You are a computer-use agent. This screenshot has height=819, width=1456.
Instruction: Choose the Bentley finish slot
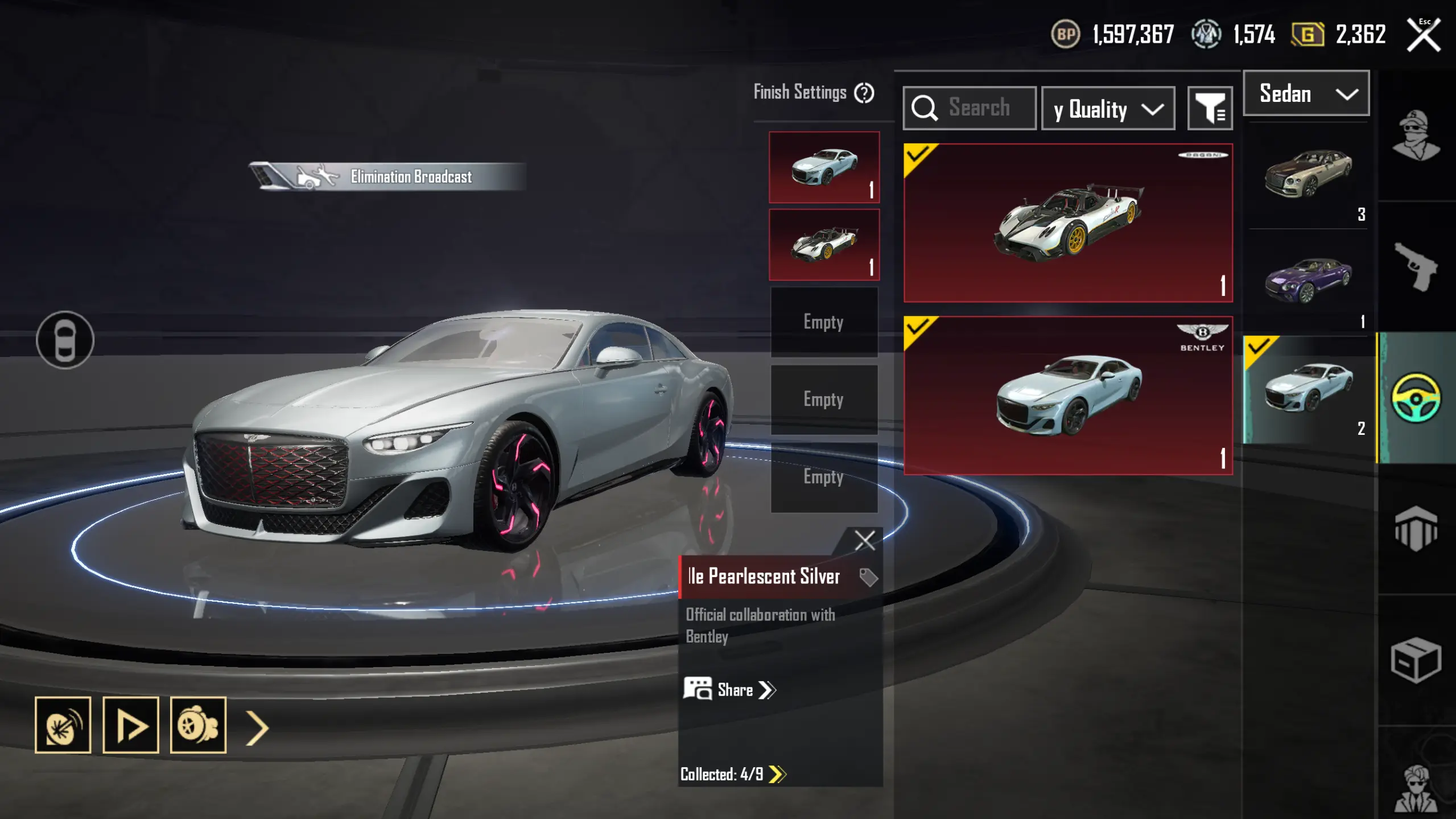[823, 167]
